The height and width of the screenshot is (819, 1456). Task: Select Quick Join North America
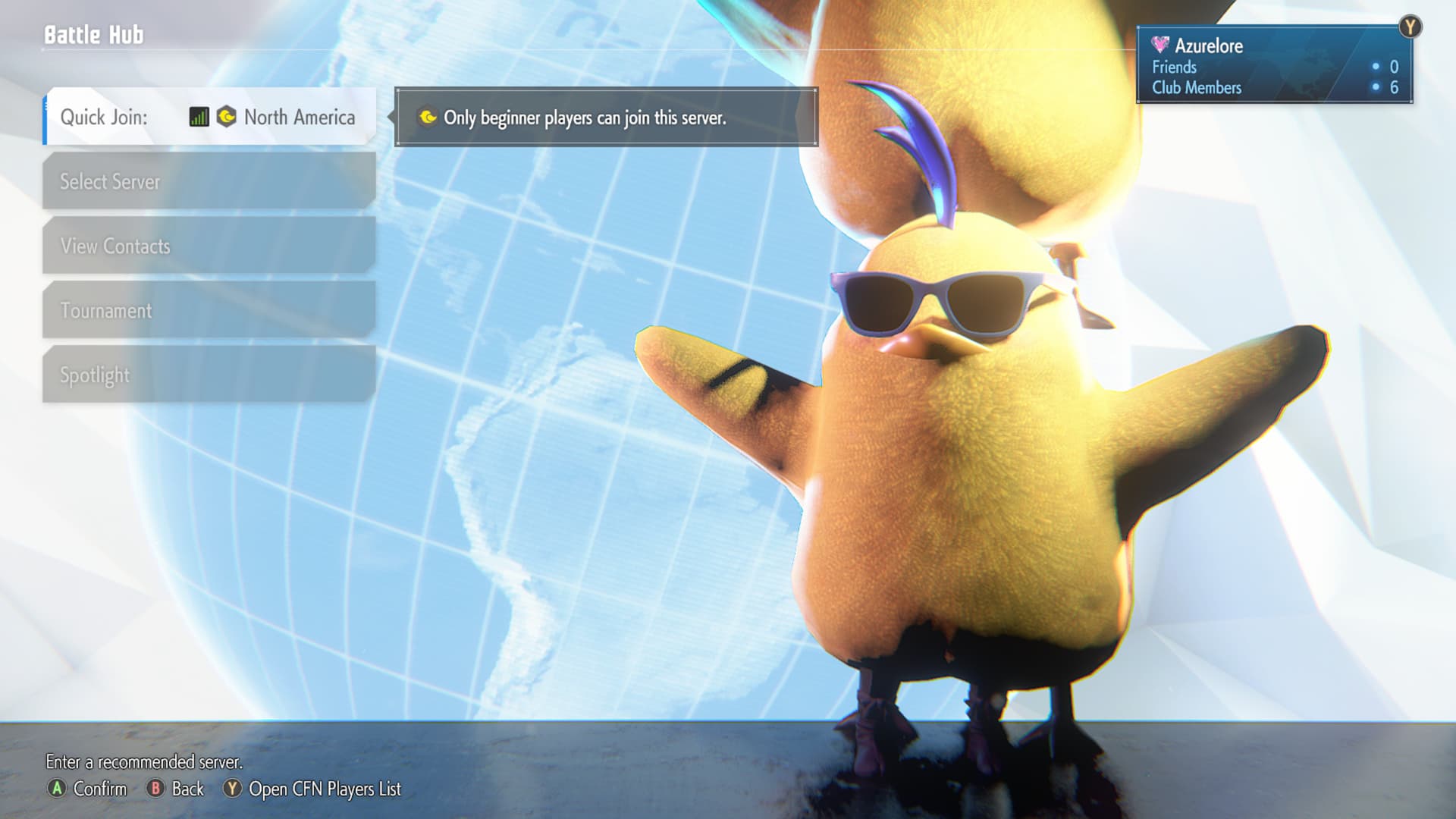(x=209, y=117)
